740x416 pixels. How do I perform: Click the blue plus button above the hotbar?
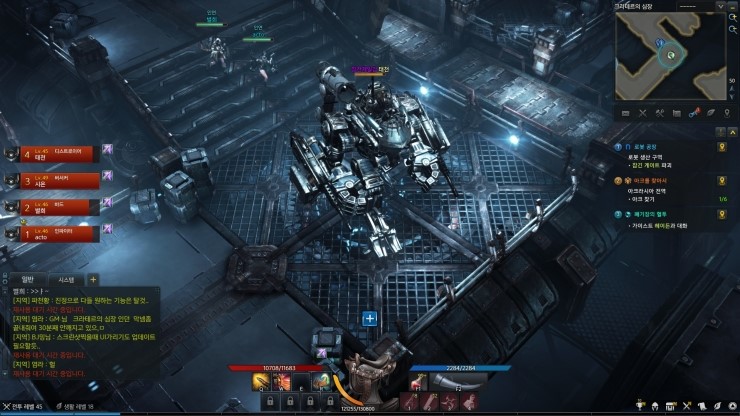pos(370,318)
